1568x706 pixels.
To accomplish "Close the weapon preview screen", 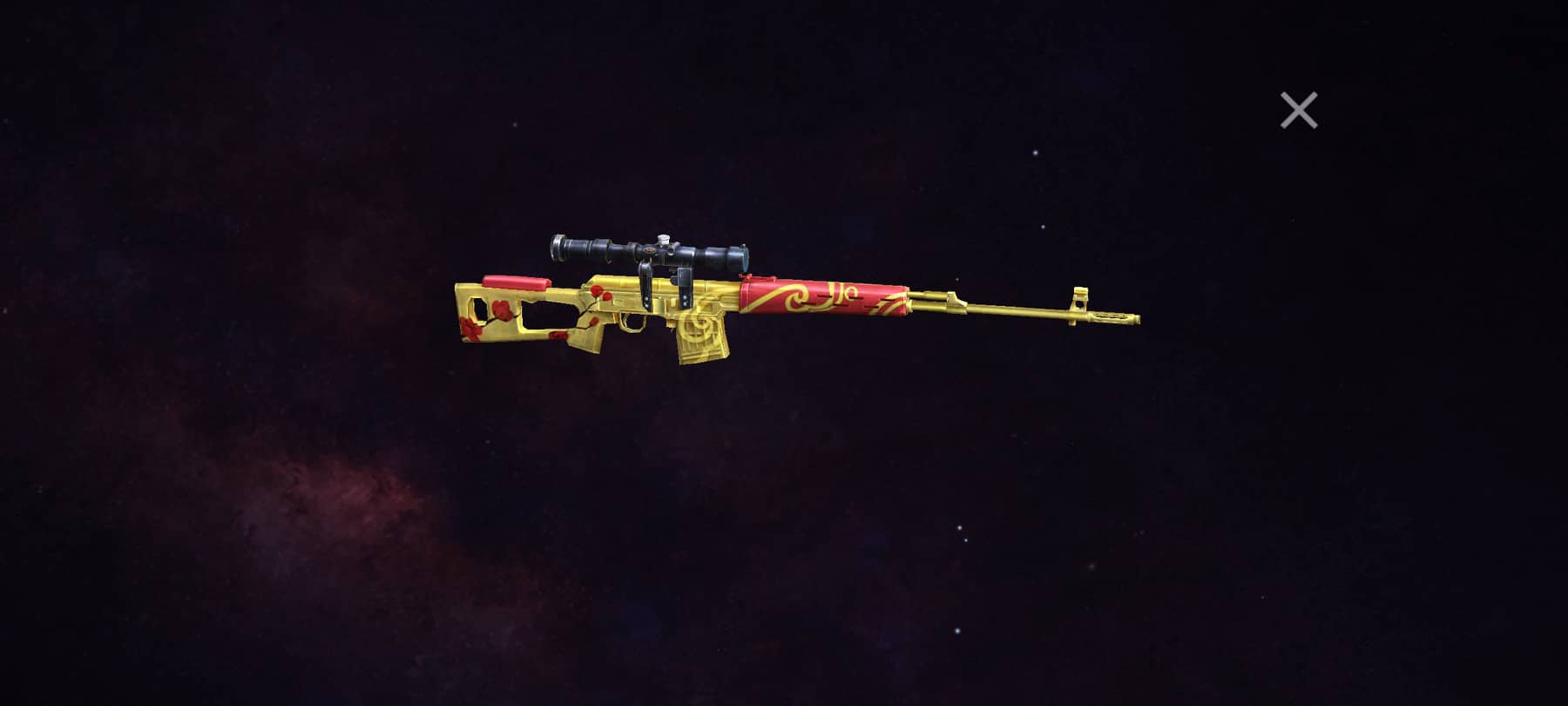I will 1300,109.
